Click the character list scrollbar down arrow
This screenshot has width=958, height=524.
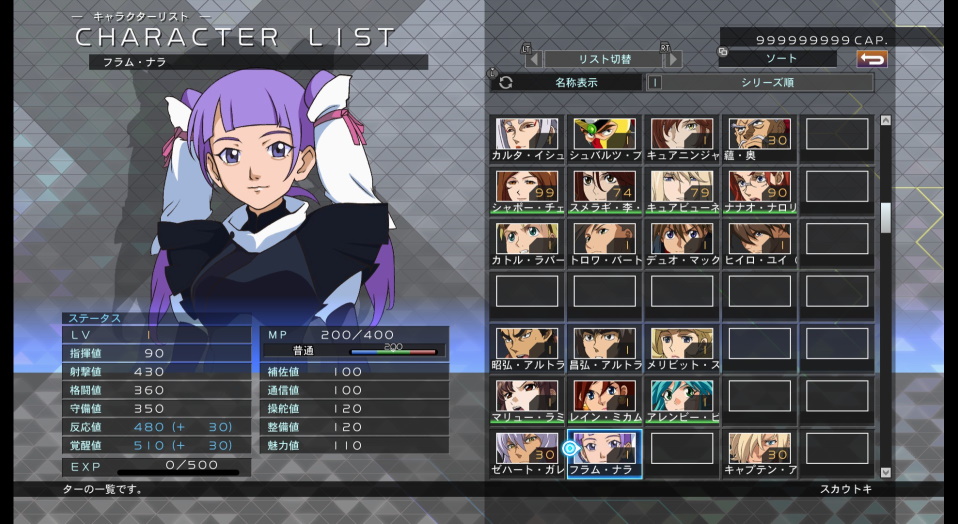pos(885,471)
